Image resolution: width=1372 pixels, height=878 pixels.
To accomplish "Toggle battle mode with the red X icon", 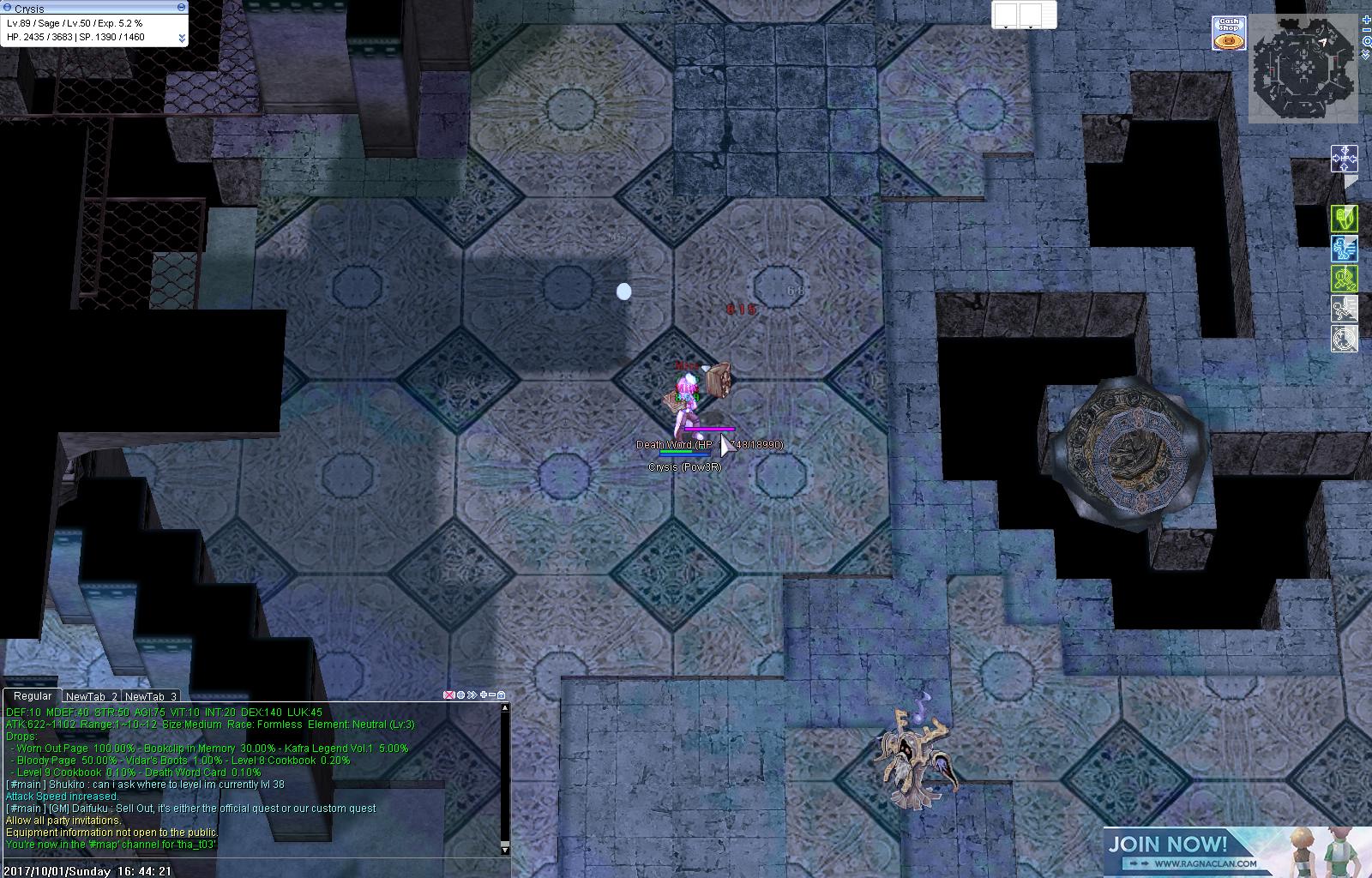I will (448, 695).
